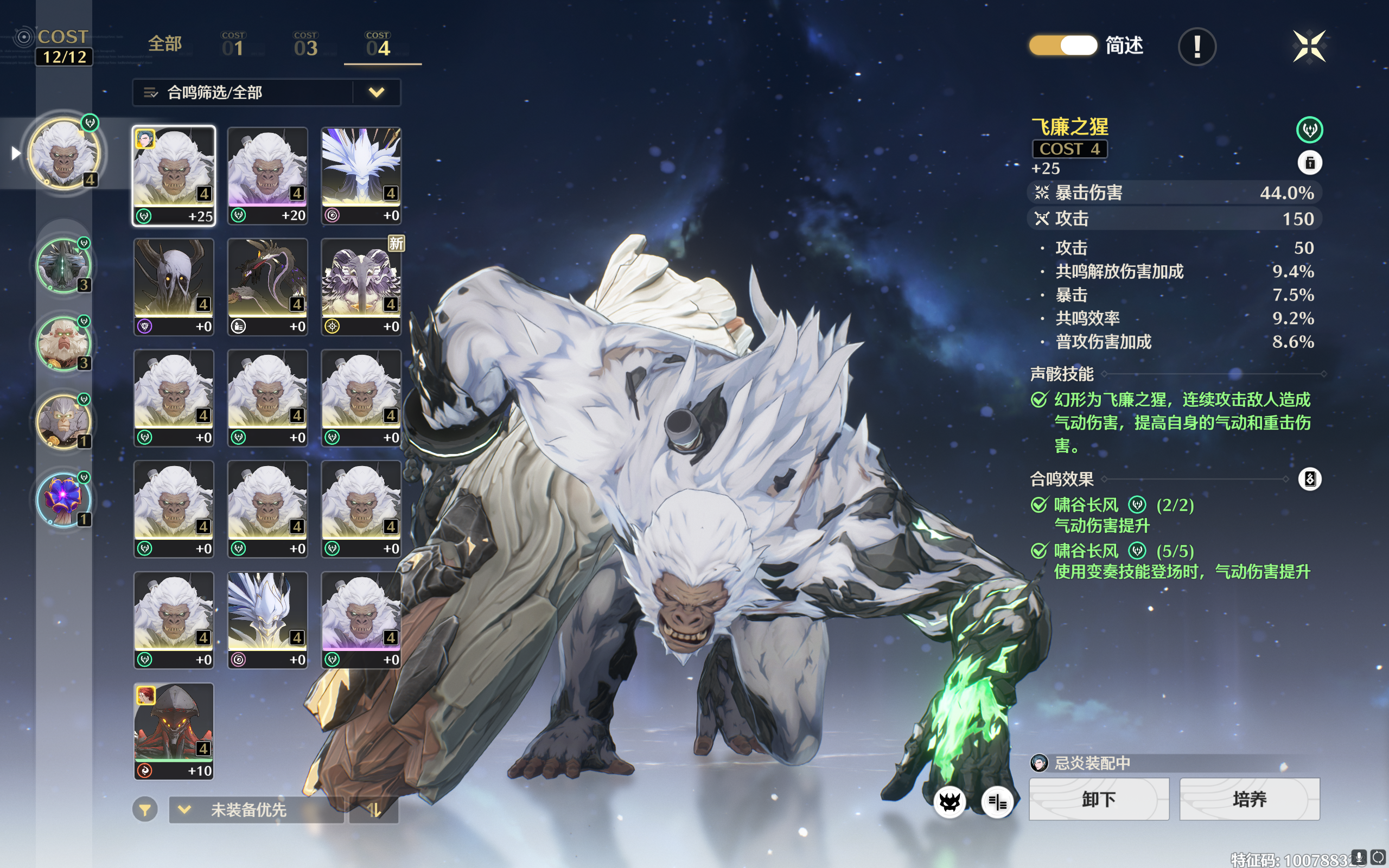Choose the echo marked 新
Image resolution: width=1389 pixels, height=868 pixels.
(361, 286)
